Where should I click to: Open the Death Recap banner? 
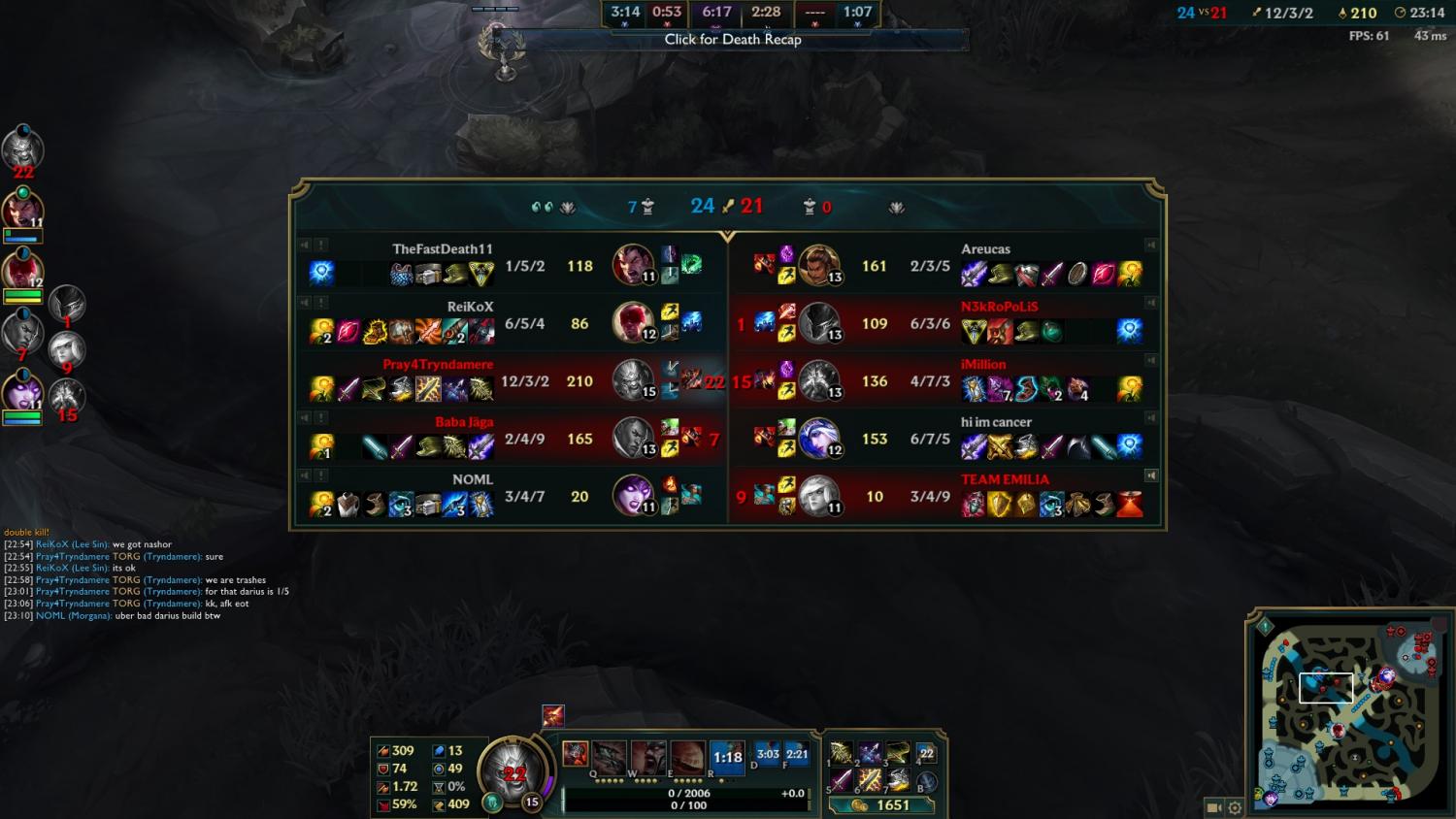coord(733,40)
